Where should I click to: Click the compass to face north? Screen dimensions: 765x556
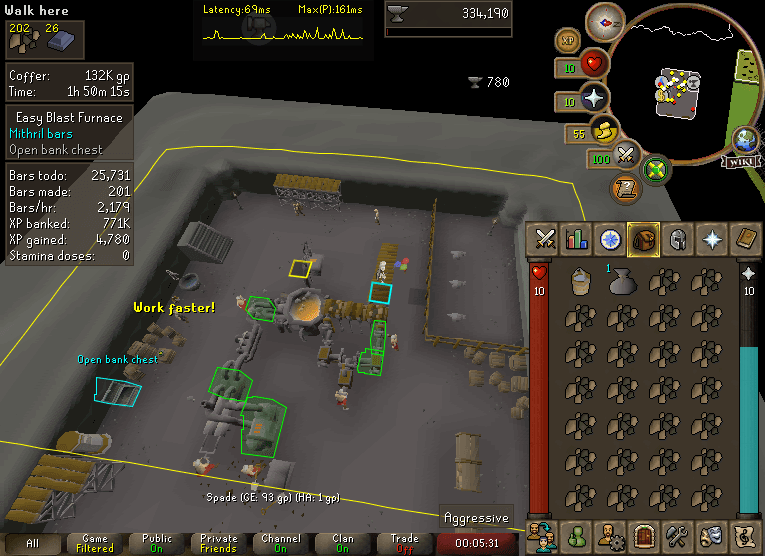pyautogui.click(x=605, y=18)
